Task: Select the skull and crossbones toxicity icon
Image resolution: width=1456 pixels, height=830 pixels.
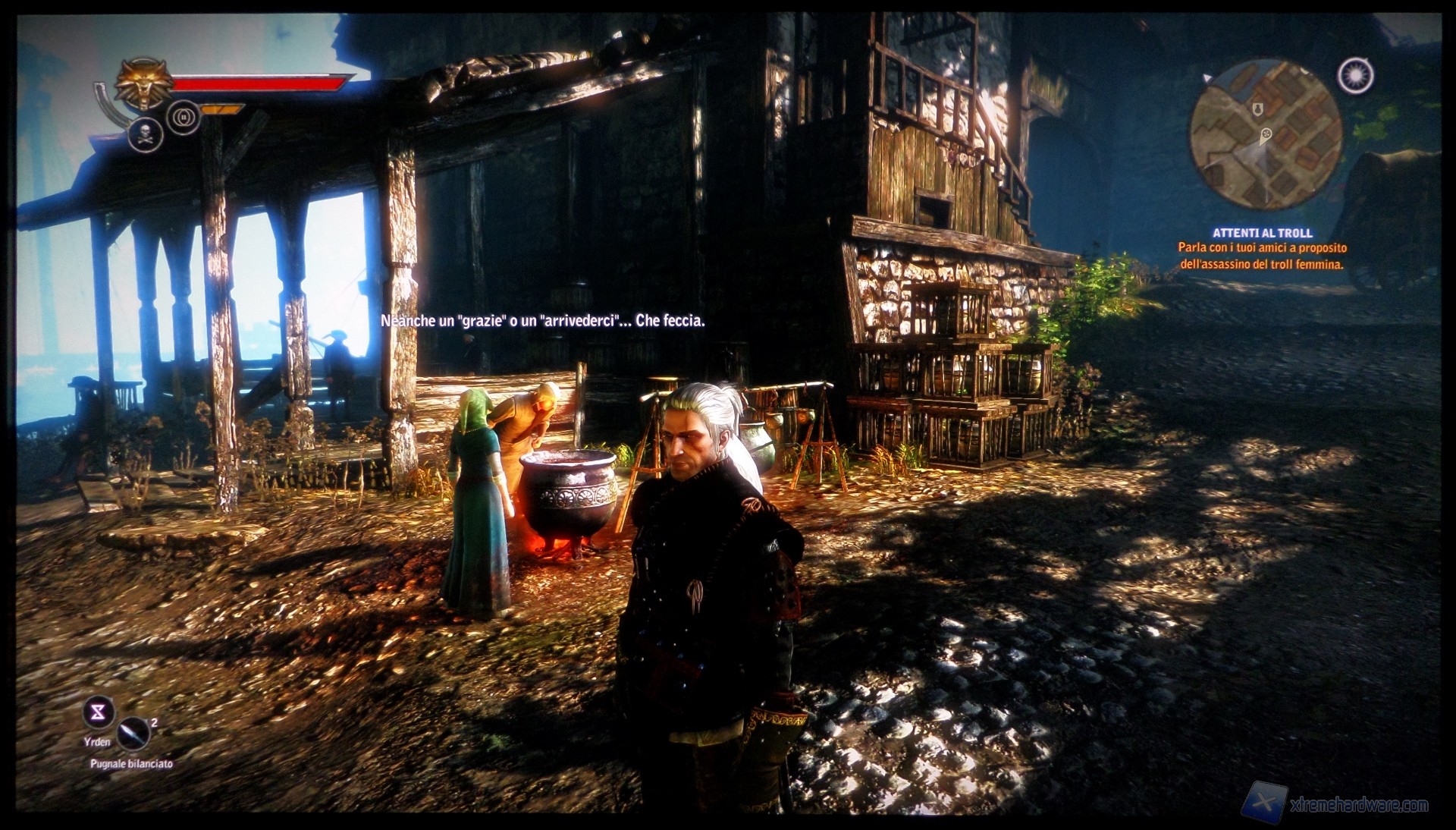Action: (146, 134)
